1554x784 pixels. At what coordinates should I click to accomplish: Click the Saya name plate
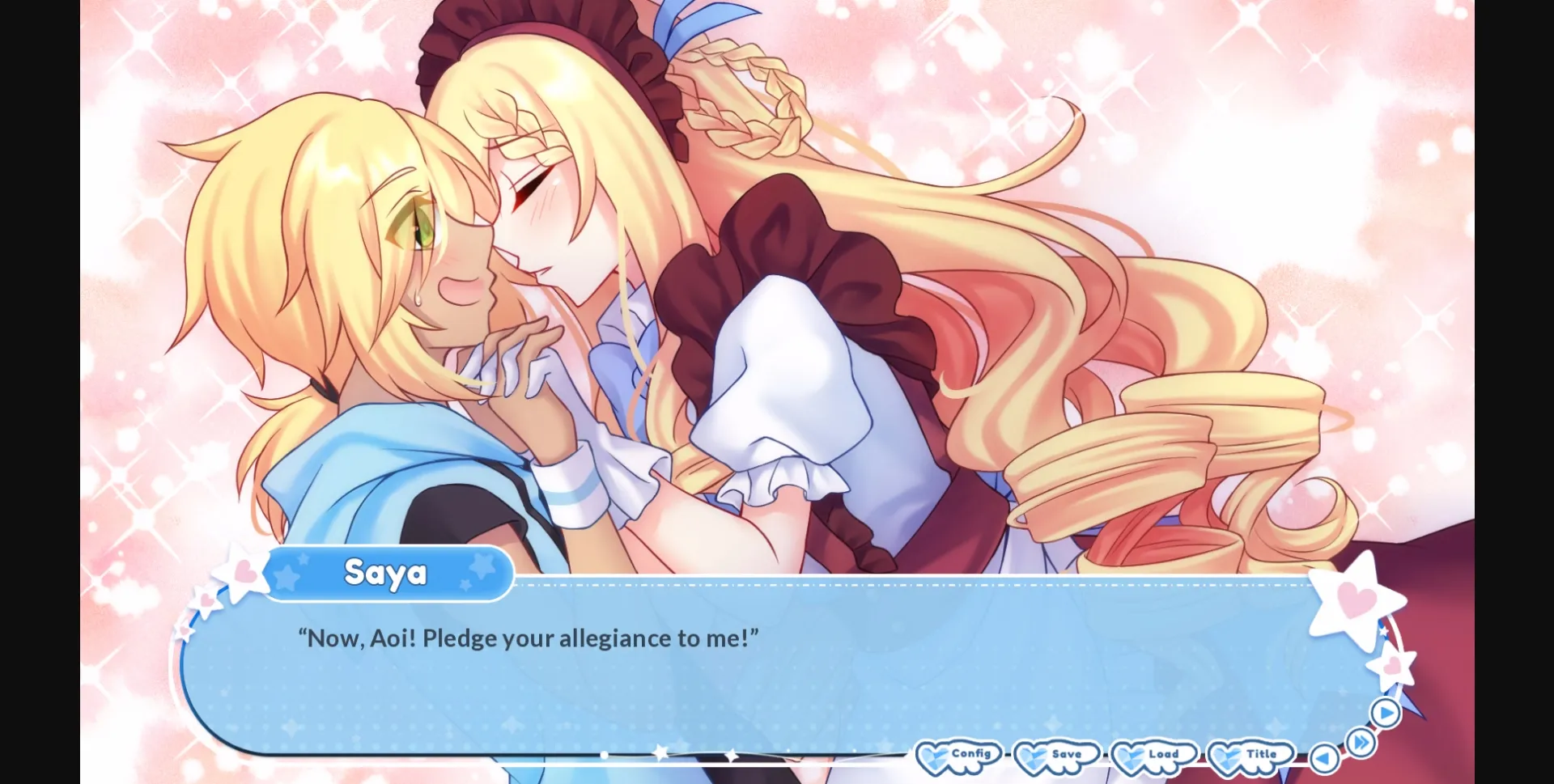[x=387, y=573]
